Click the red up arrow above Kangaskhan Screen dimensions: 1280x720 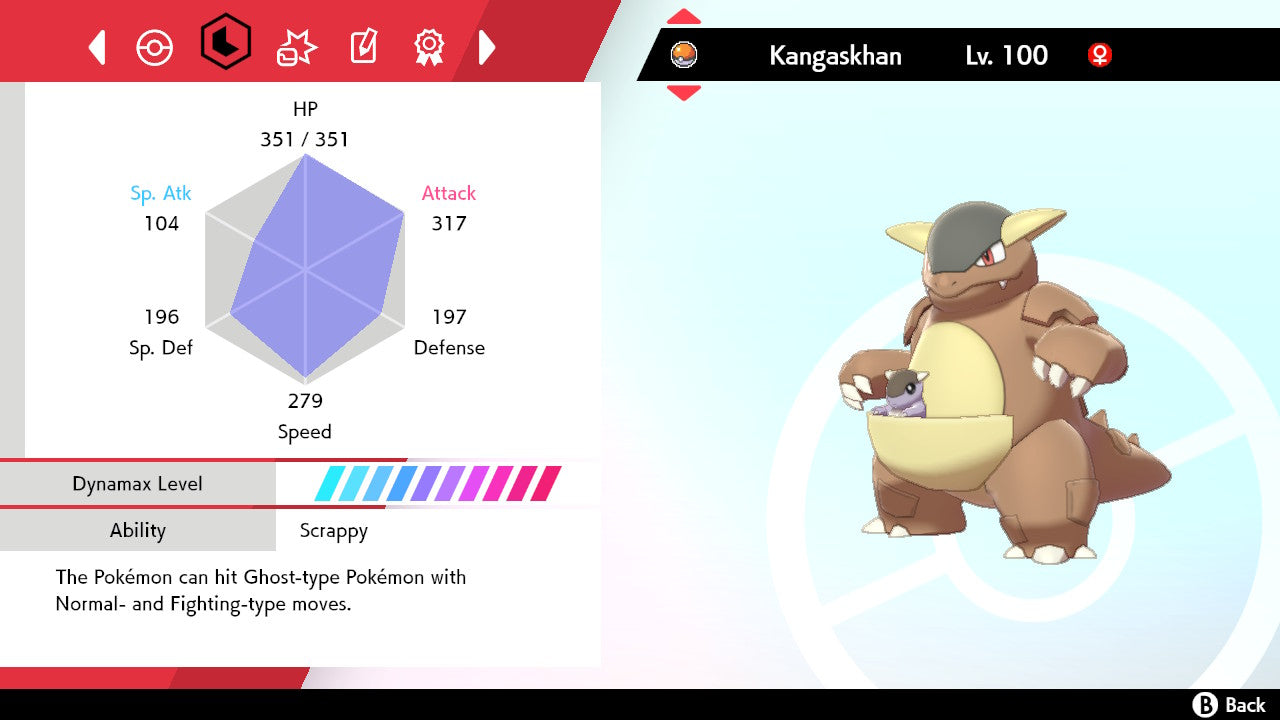tap(684, 17)
